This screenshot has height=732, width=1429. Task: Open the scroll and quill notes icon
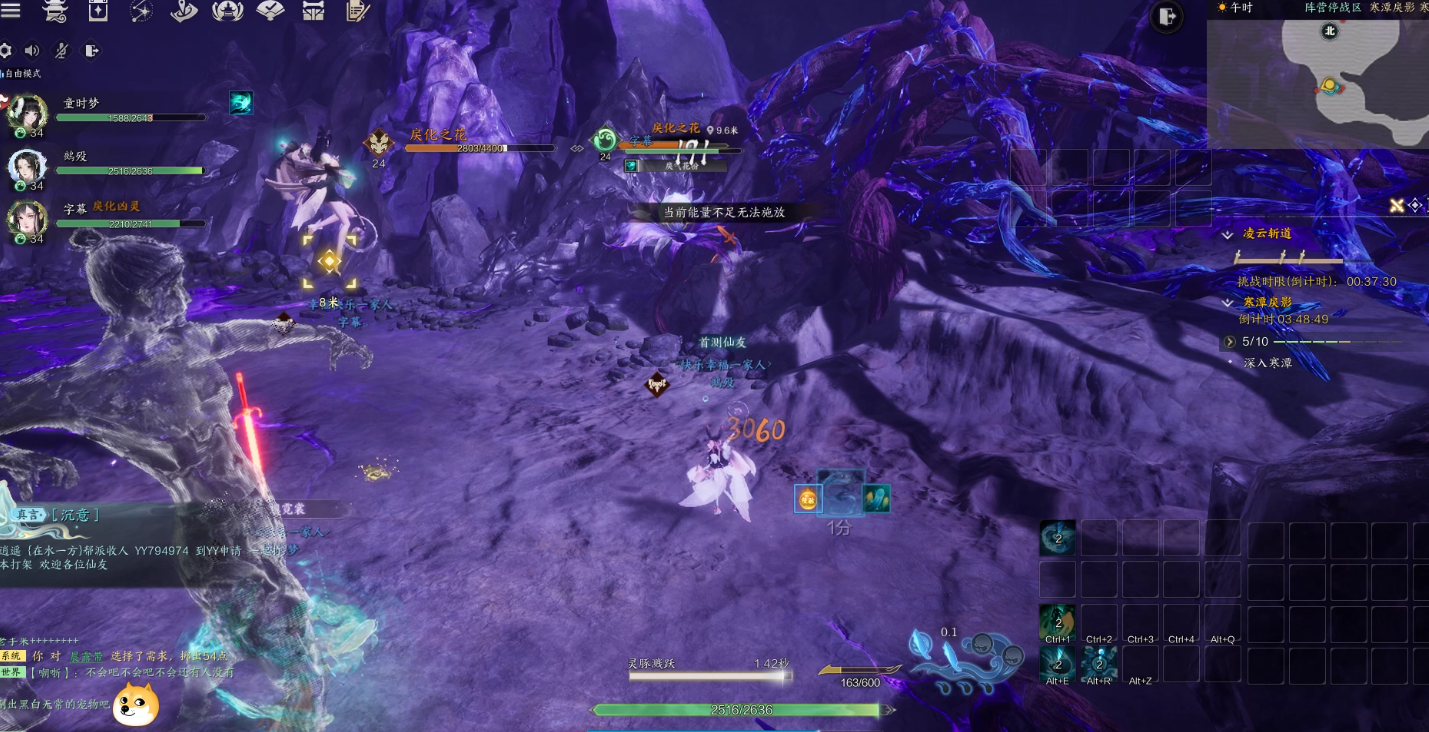pos(357,11)
